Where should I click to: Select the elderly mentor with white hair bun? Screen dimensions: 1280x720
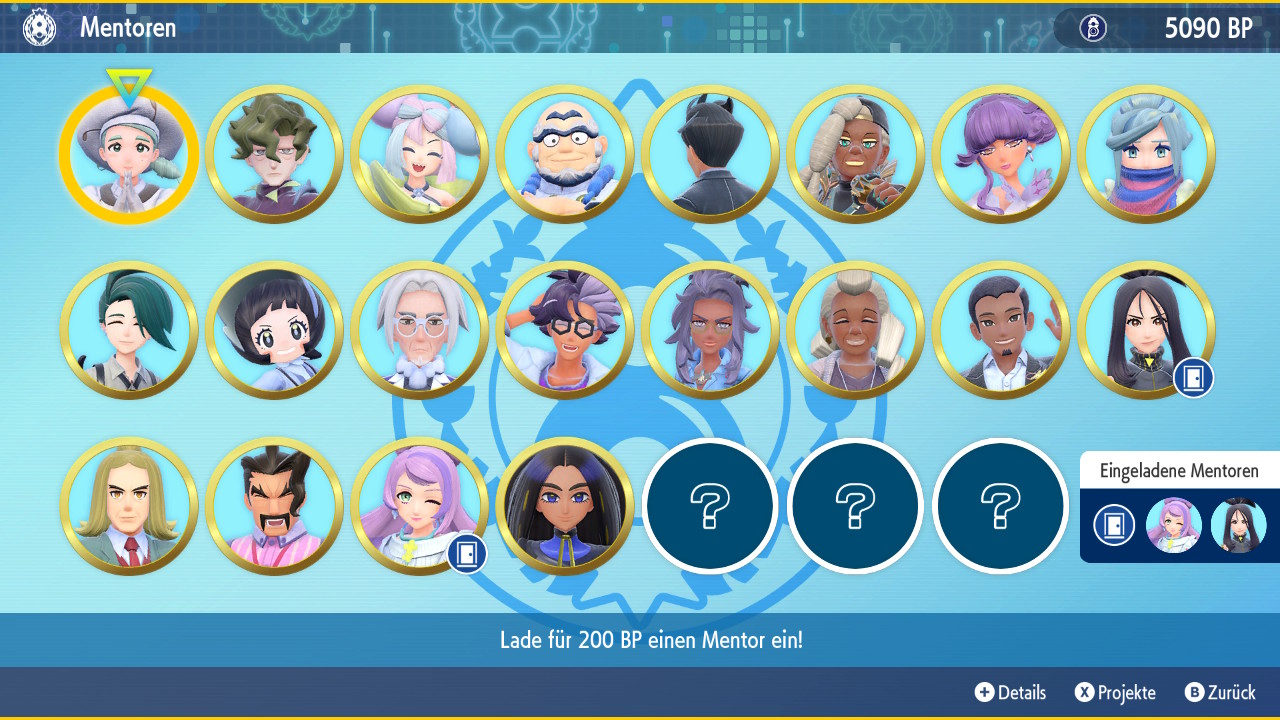point(856,330)
